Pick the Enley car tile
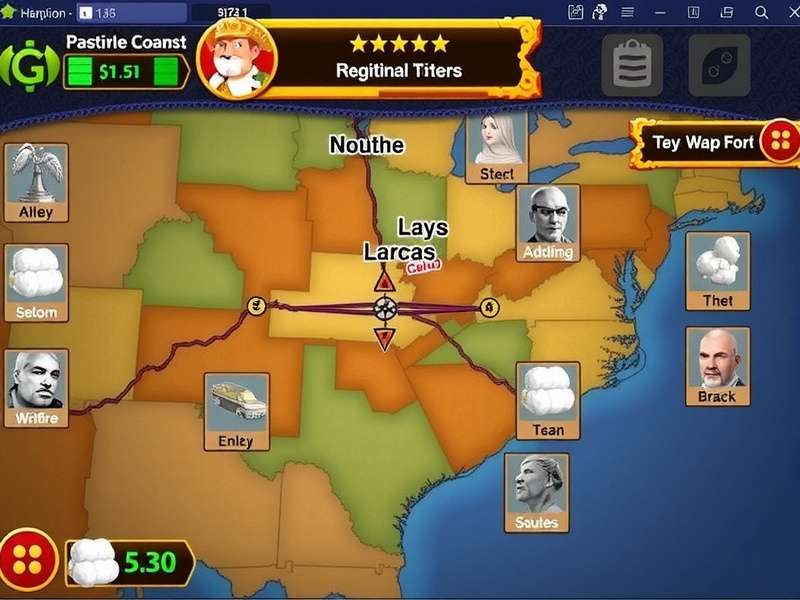 click(x=236, y=411)
